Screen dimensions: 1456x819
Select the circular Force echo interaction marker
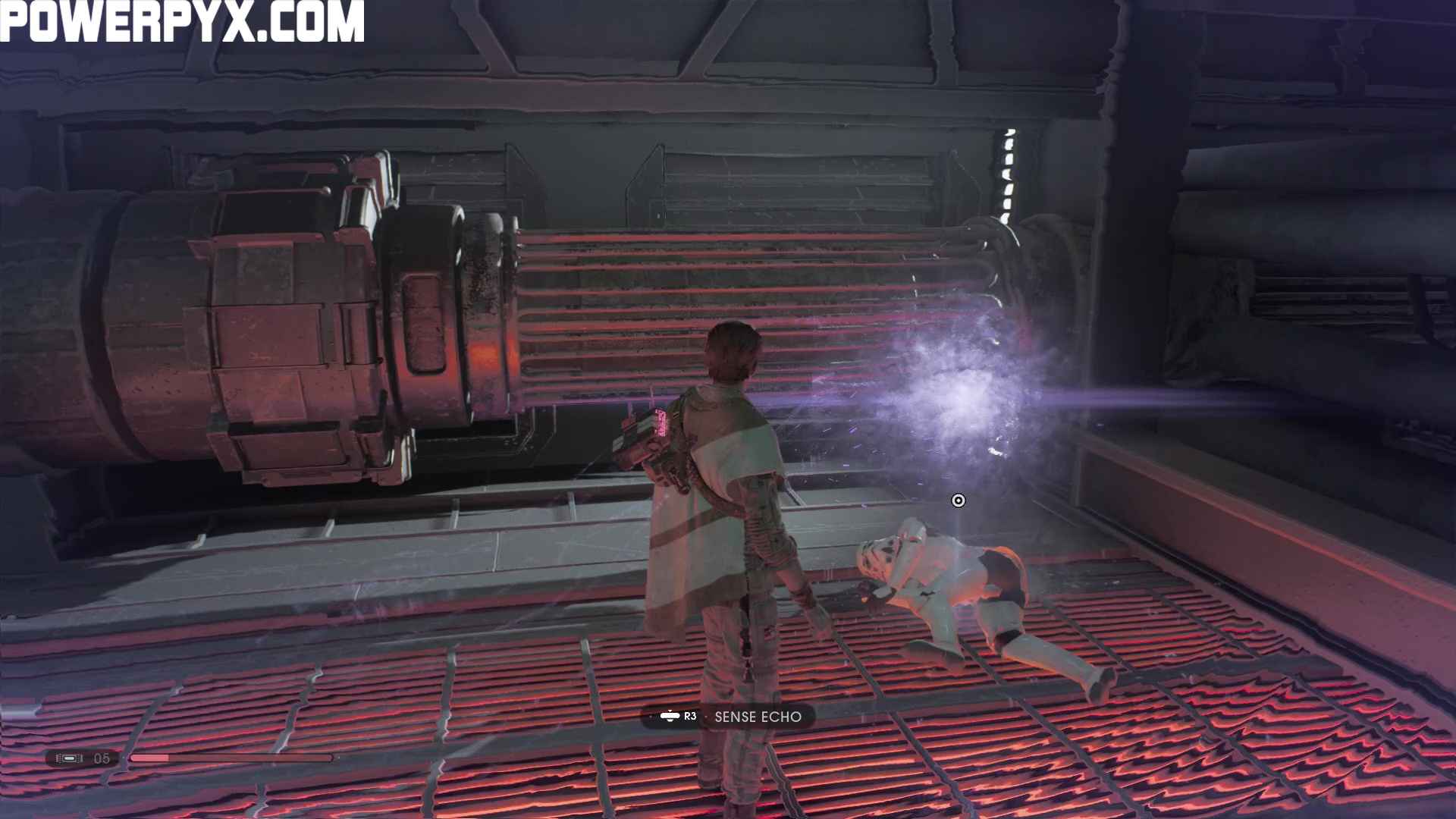959,500
